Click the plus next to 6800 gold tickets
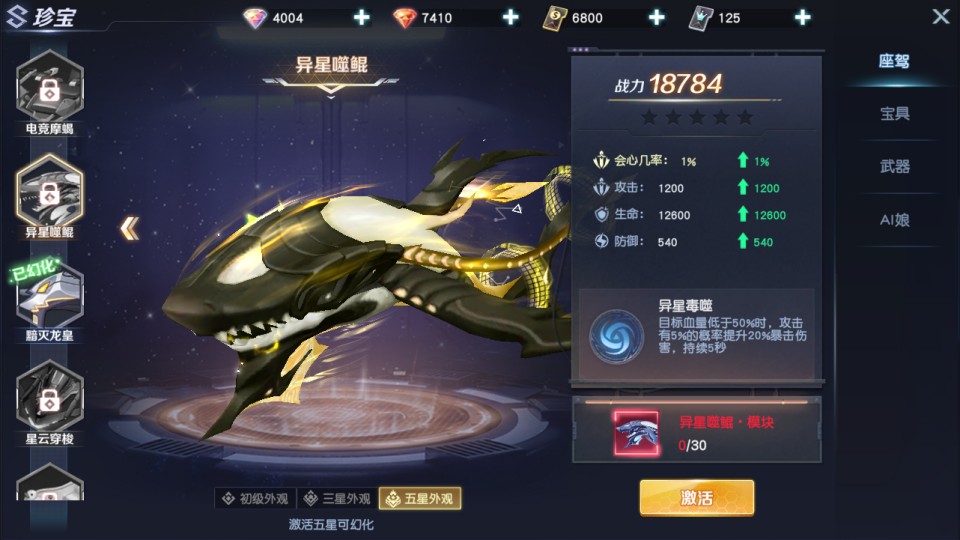Screen dimensions: 960x540 pyautogui.click(x=656, y=18)
